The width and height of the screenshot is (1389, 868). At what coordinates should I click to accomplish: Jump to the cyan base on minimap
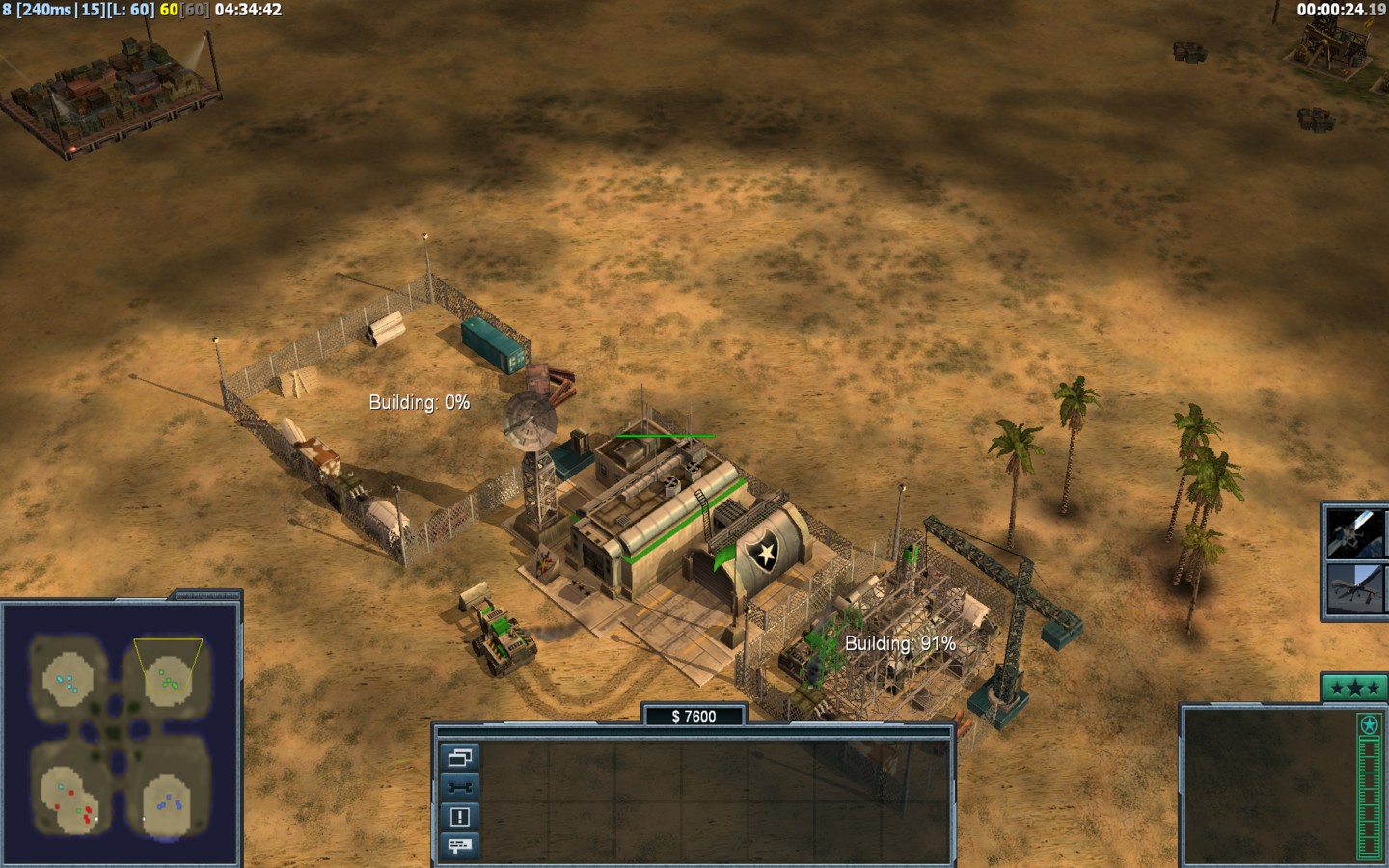click(x=67, y=682)
